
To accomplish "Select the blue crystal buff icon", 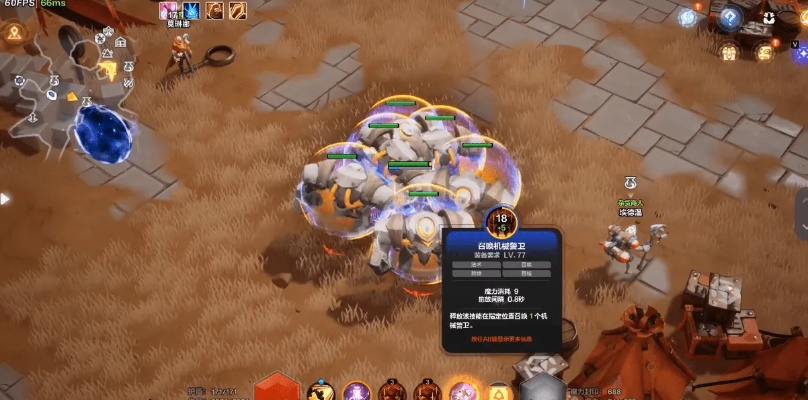I will coord(191,11).
